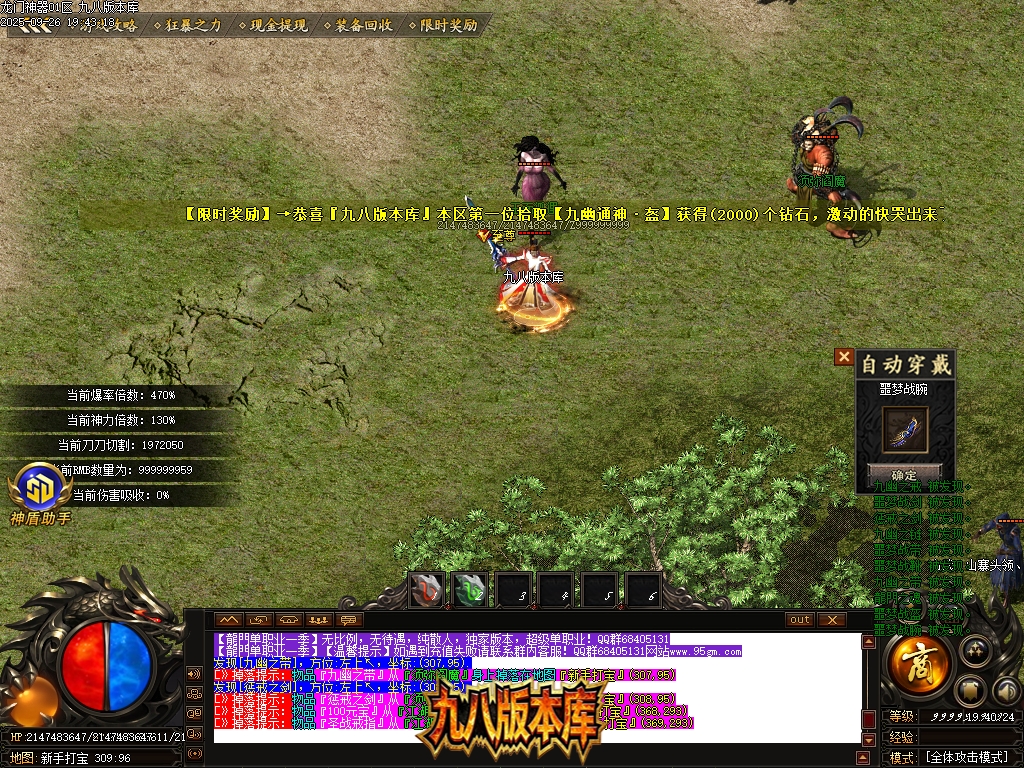Use the green item in hotbar slot 2
Image resolution: width=1024 pixels, height=768 pixels.
pyautogui.click(x=471, y=589)
